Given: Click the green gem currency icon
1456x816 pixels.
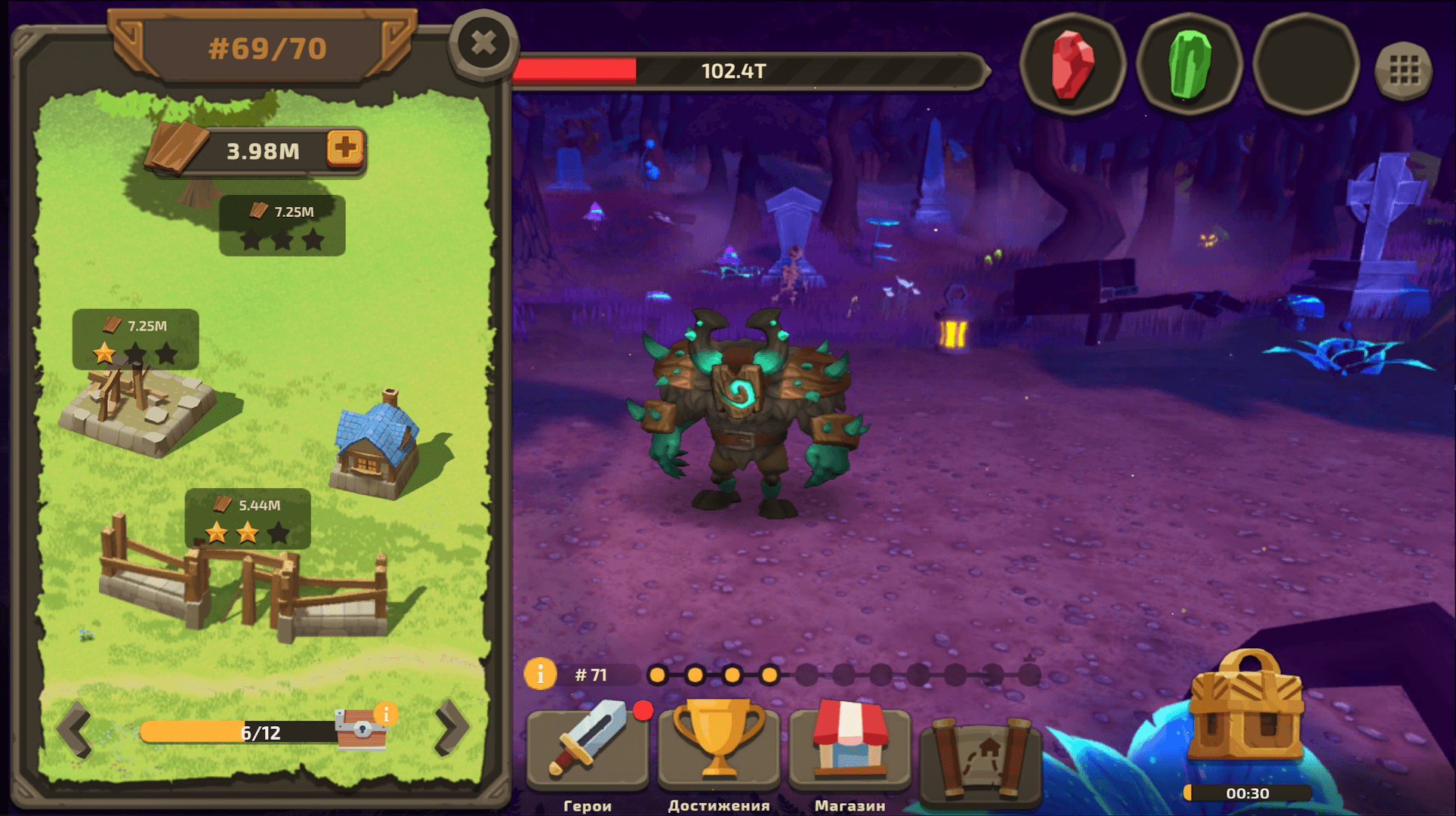Looking at the screenshot, I should tap(1187, 68).
